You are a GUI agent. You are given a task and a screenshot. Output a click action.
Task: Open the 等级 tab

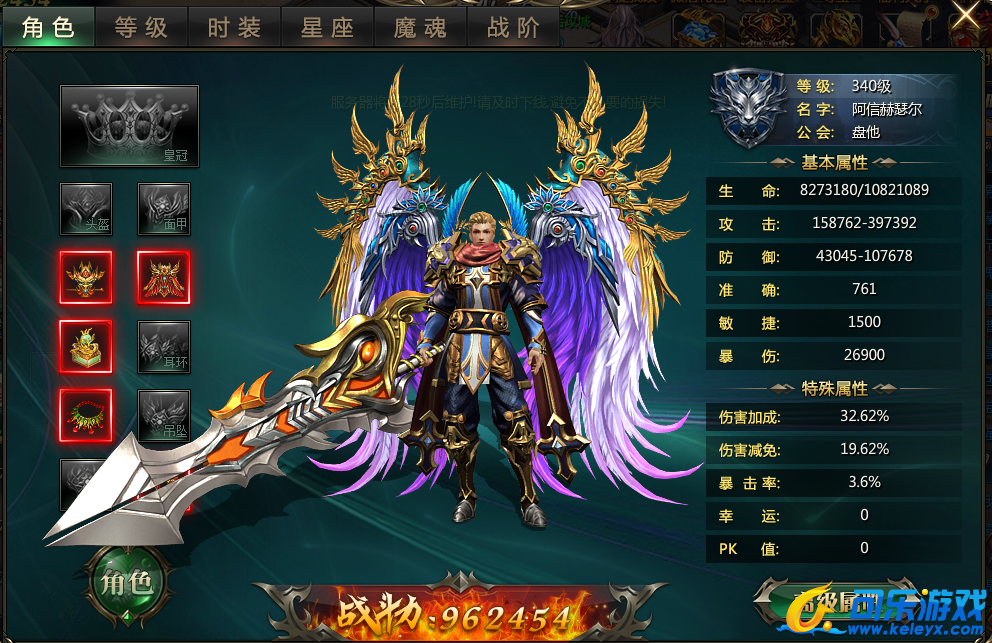coord(142,27)
